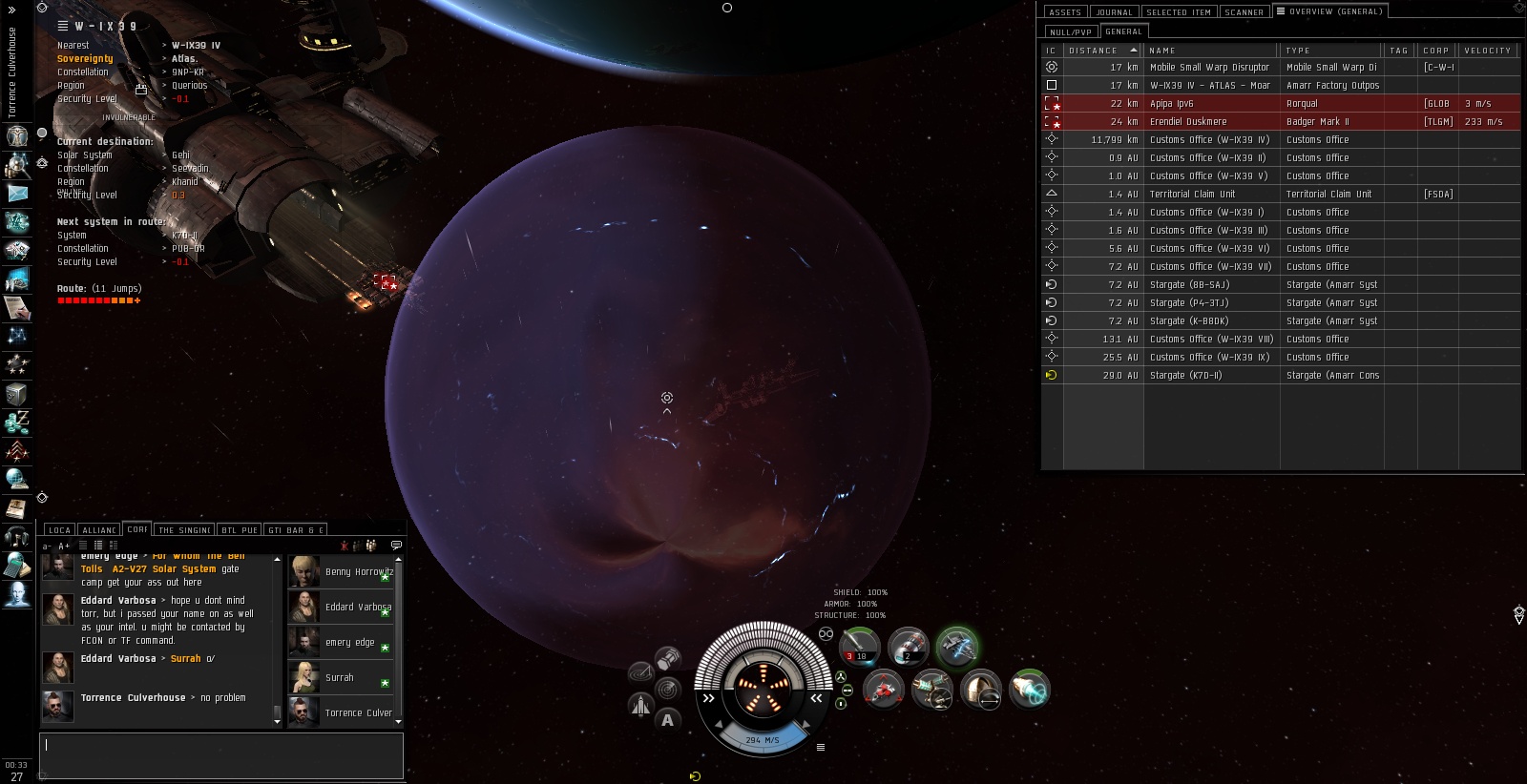The image size is (1527, 784).
Task: Increase chat font size with A+
Action: point(64,546)
